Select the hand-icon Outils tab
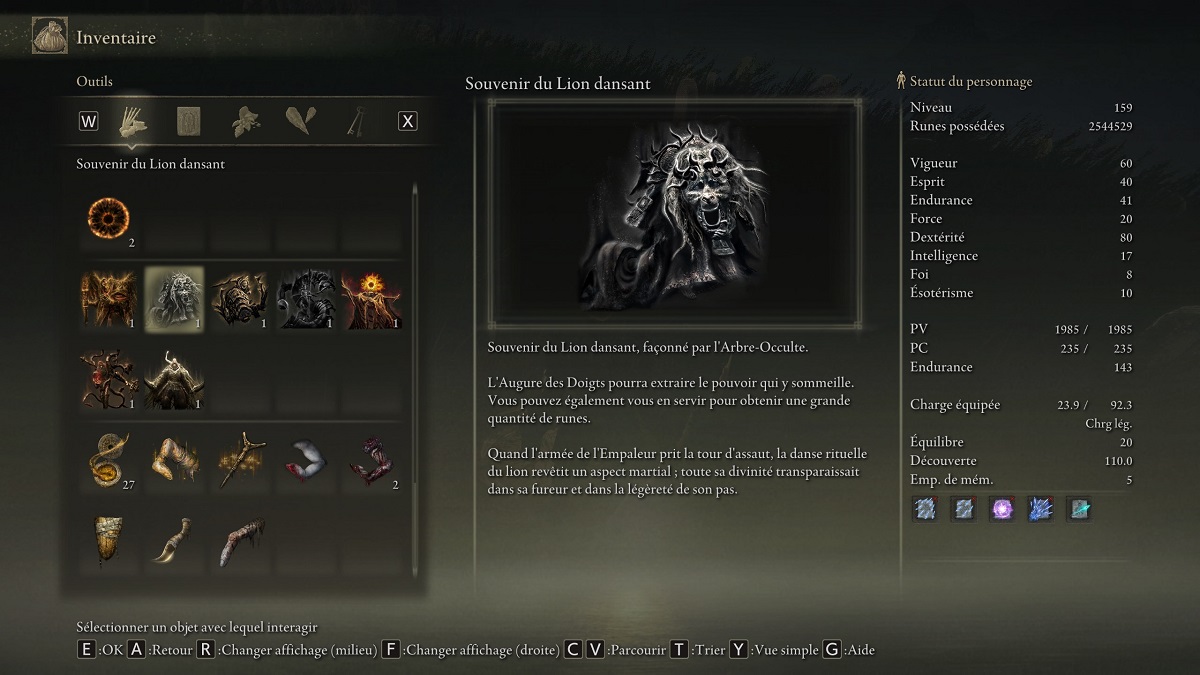This screenshot has height=675, width=1200. click(134, 121)
